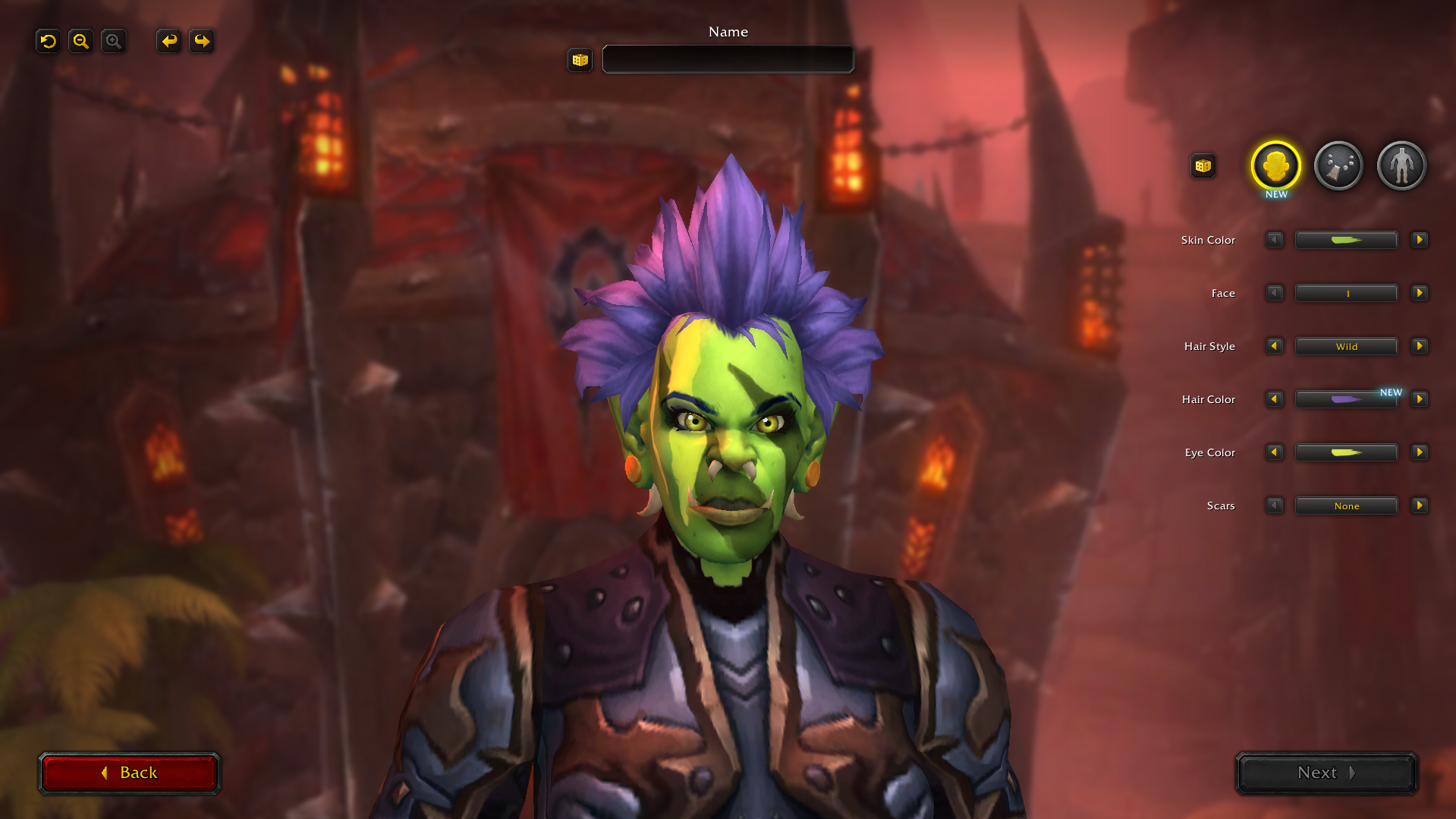Click inside the character Name field
The width and height of the screenshot is (1456, 819).
728,59
